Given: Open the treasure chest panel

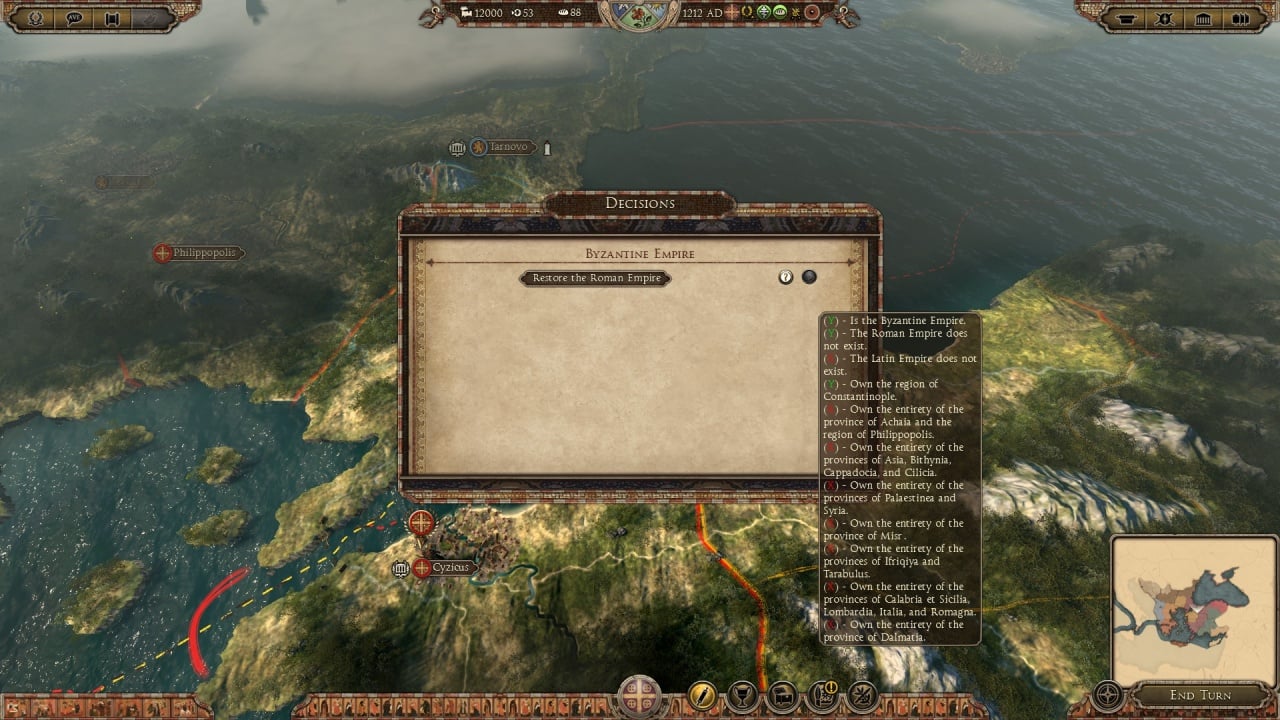Looking at the screenshot, I should tap(782, 695).
